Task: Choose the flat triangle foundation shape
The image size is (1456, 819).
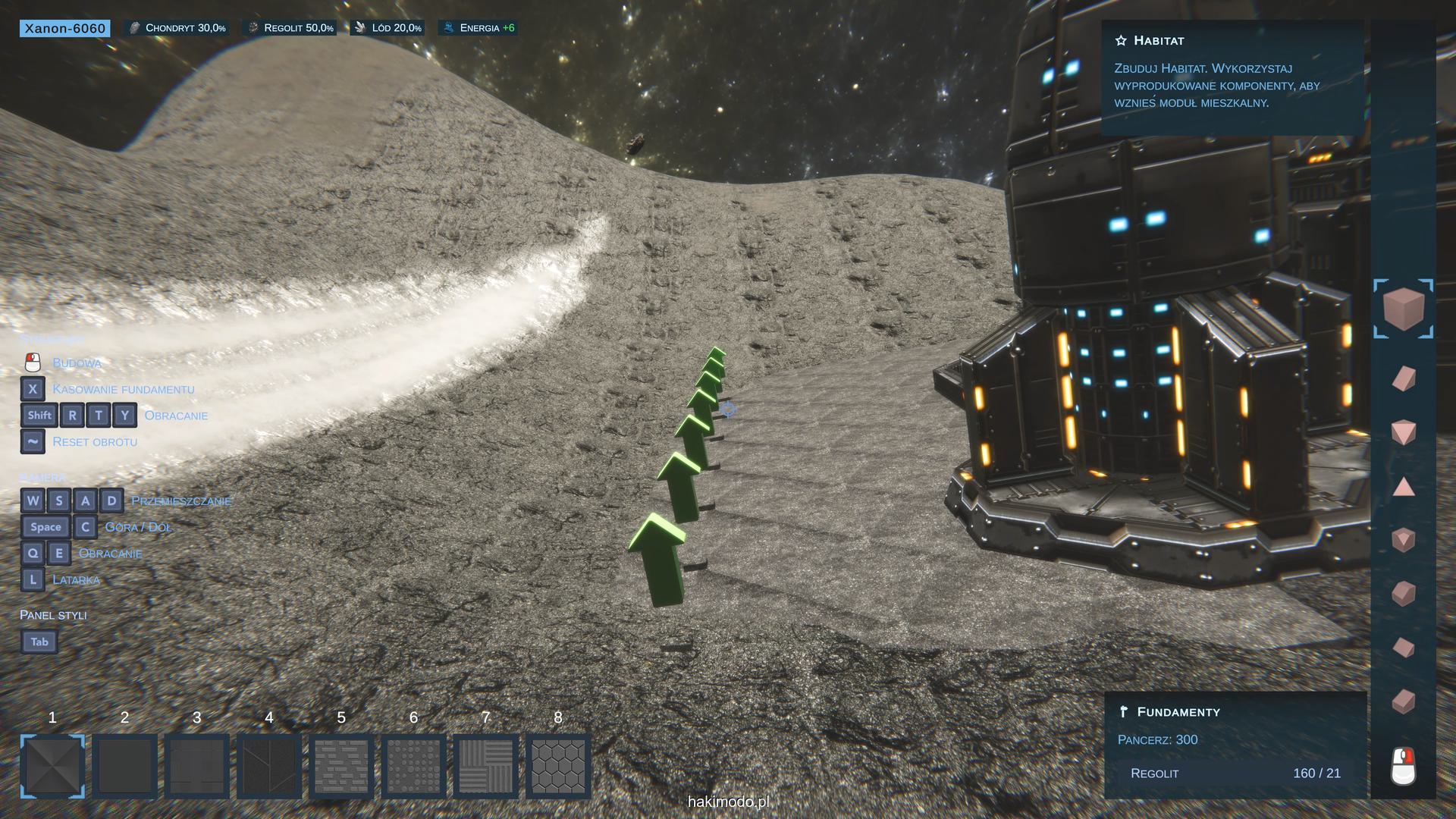Action: (1404, 487)
